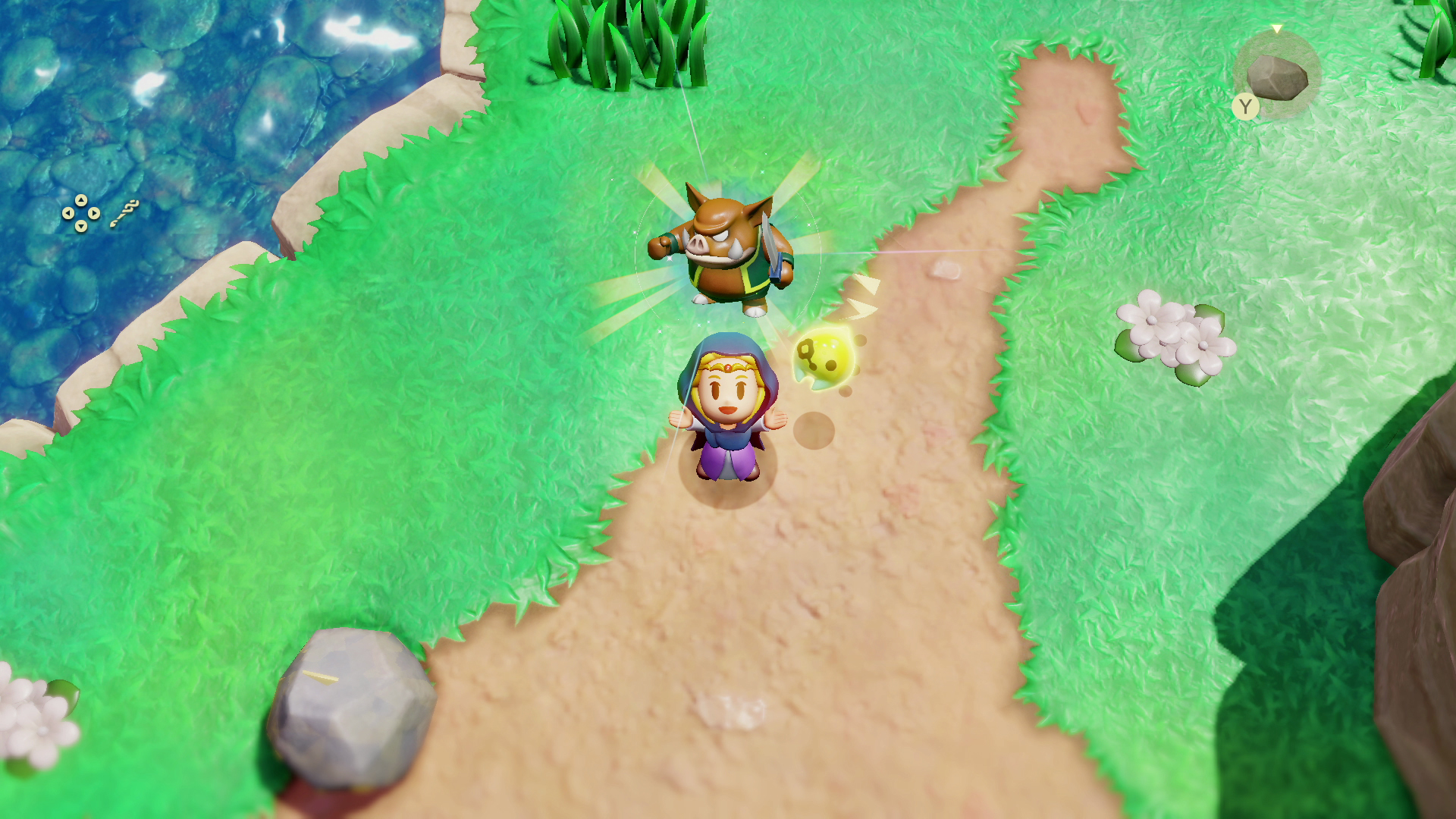Click the left arrow in the D-pad prompt
This screenshot has height=819, width=1456.
pyautogui.click(x=67, y=212)
